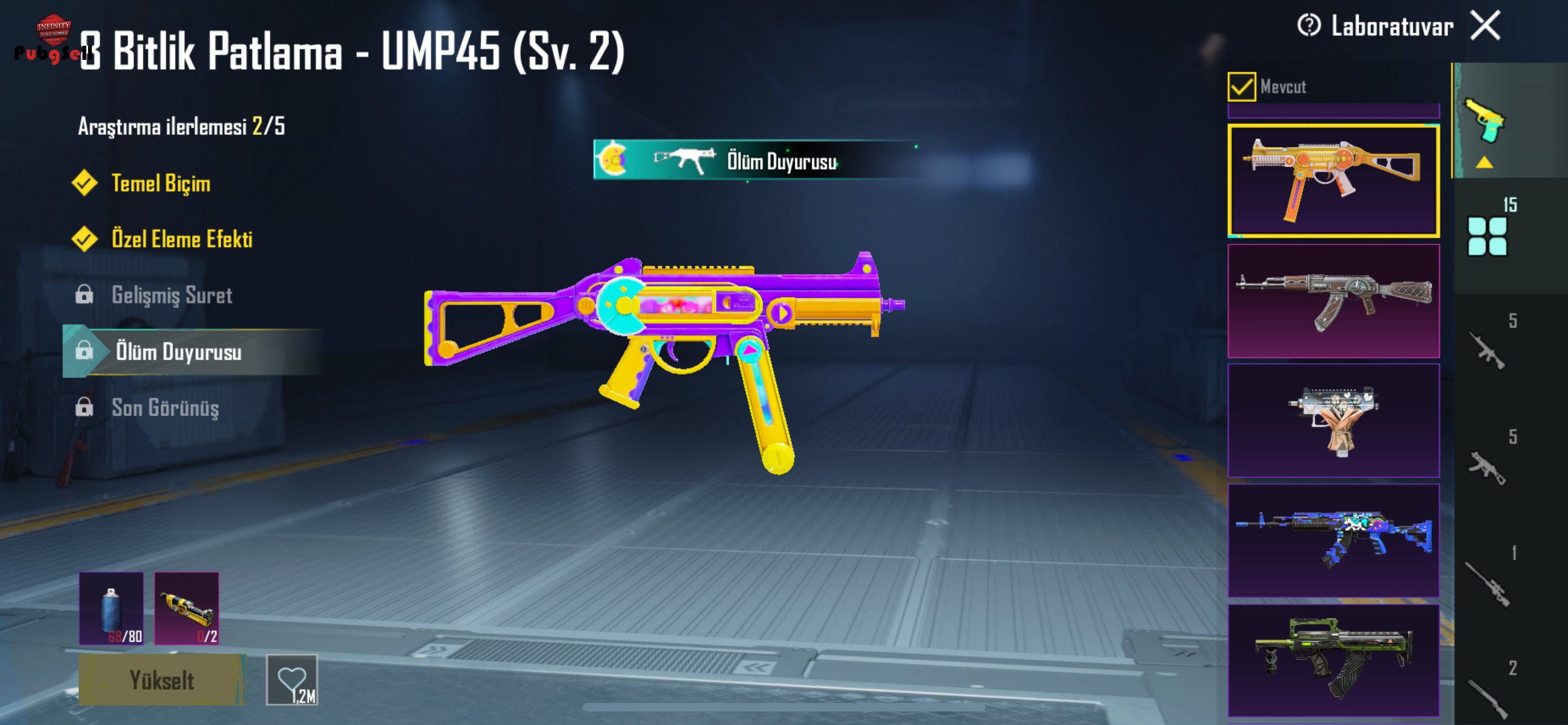Choose the wrapped UZI skin thumbnail

[1333, 421]
